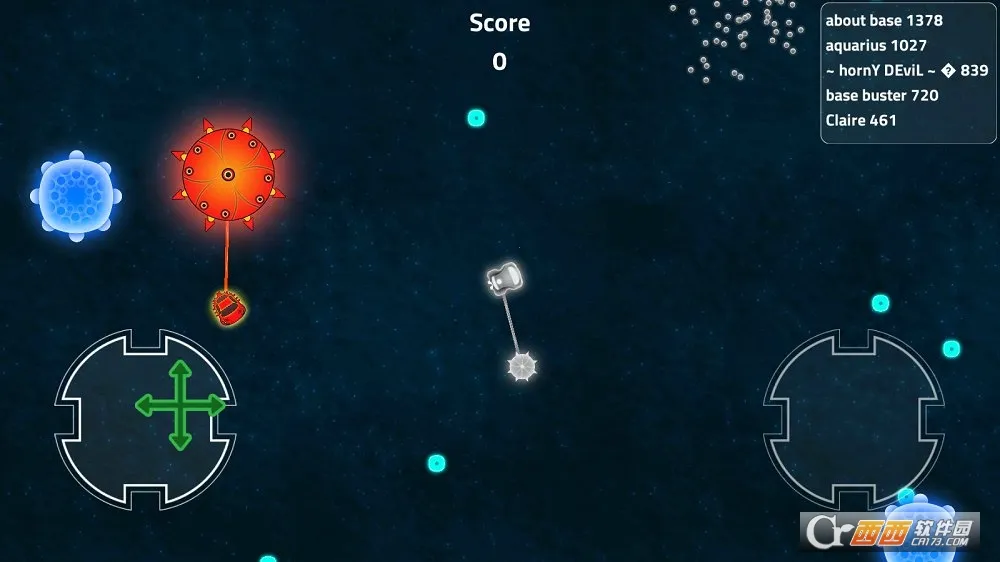Tap the green arrow movement joystick

tap(180, 405)
